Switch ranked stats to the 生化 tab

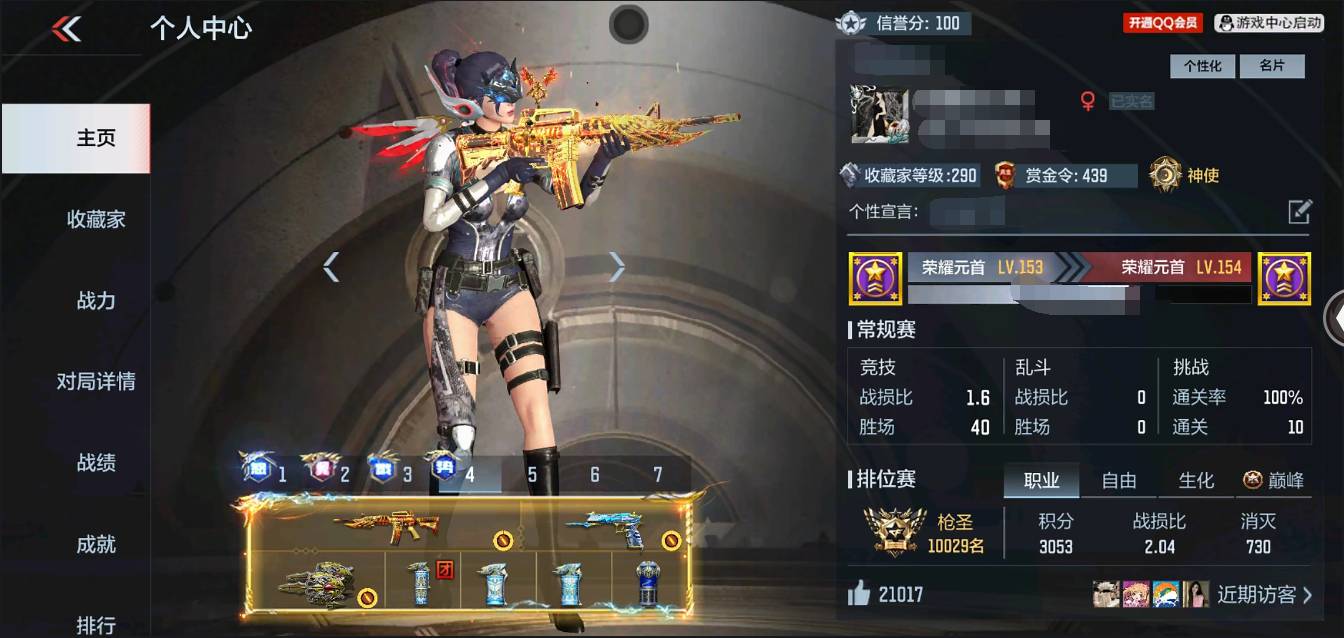tap(1197, 481)
